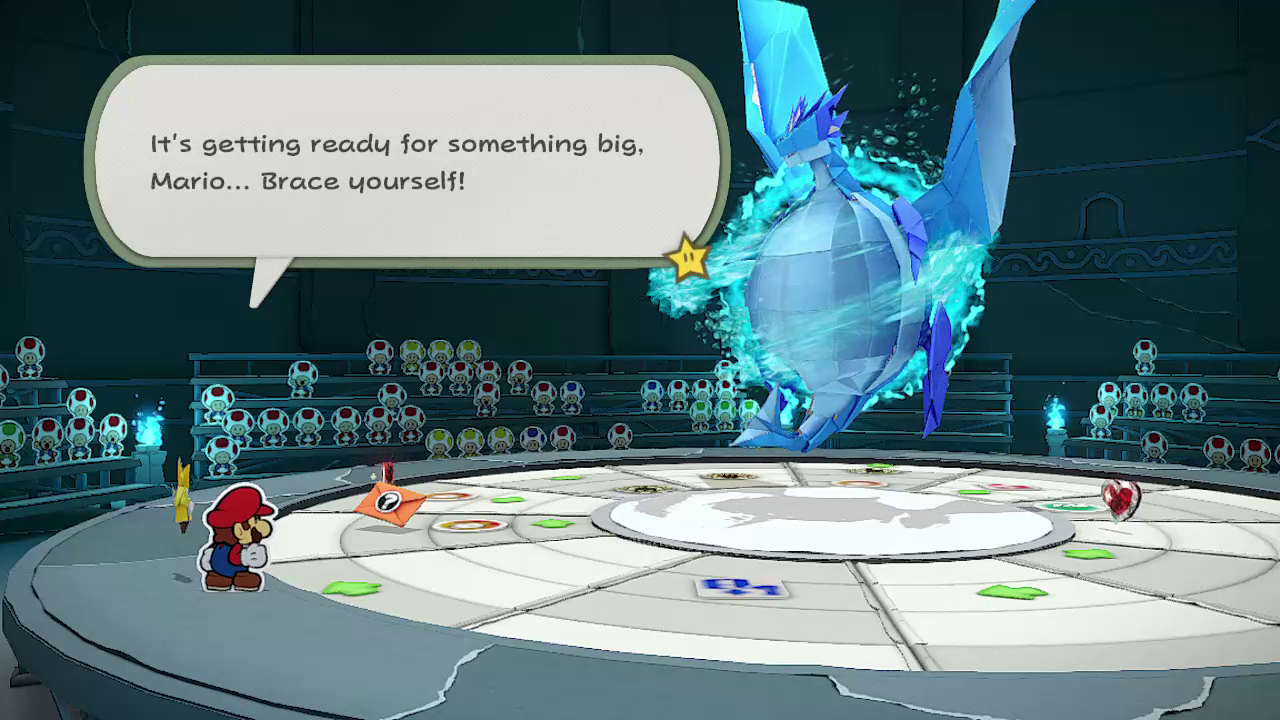
Task: Advance dialogue with the star continue icon
Action: [x=689, y=259]
